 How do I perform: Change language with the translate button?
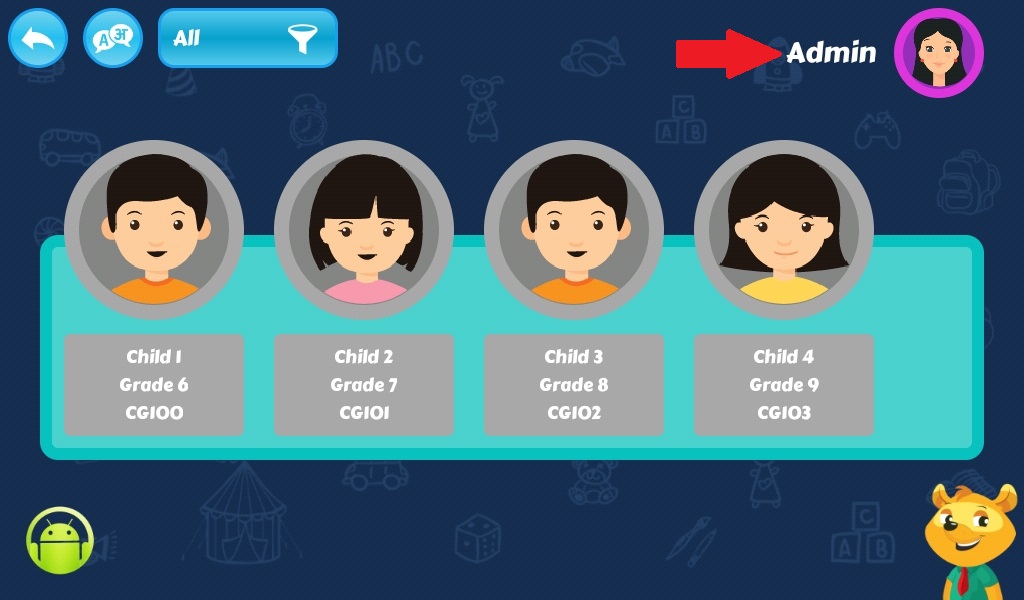[113, 39]
